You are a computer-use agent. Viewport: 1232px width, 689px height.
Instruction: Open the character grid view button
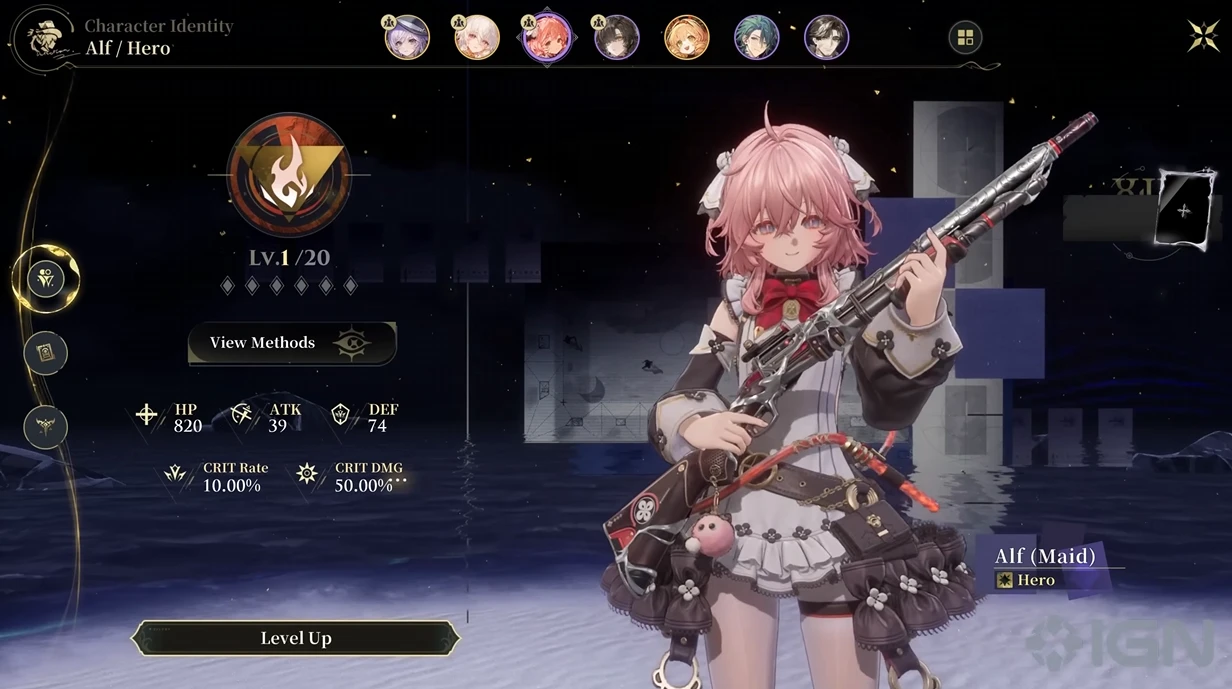click(x=965, y=38)
